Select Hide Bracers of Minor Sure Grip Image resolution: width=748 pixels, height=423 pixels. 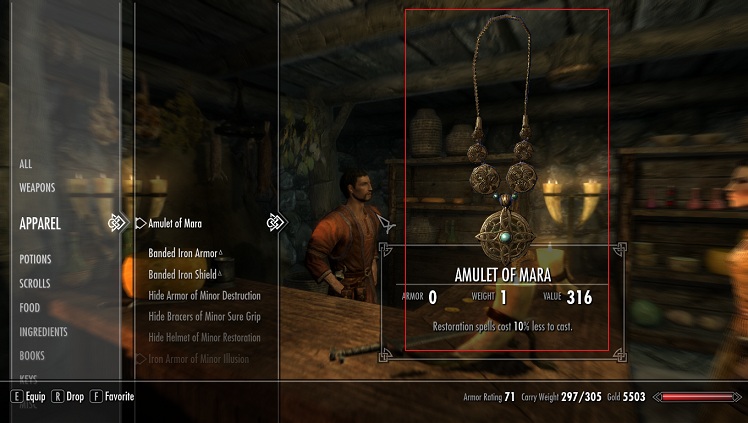(204, 317)
